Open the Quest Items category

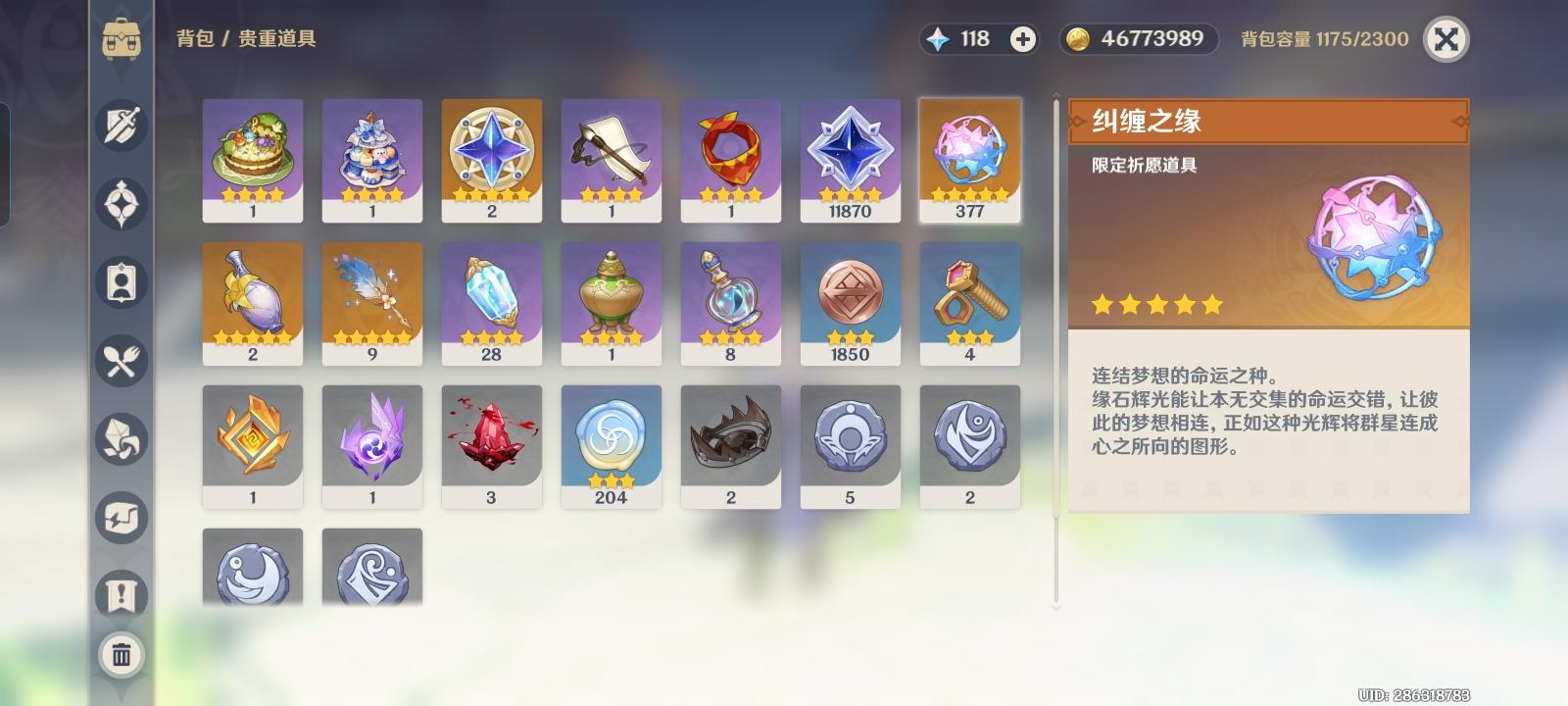[121, 596]
